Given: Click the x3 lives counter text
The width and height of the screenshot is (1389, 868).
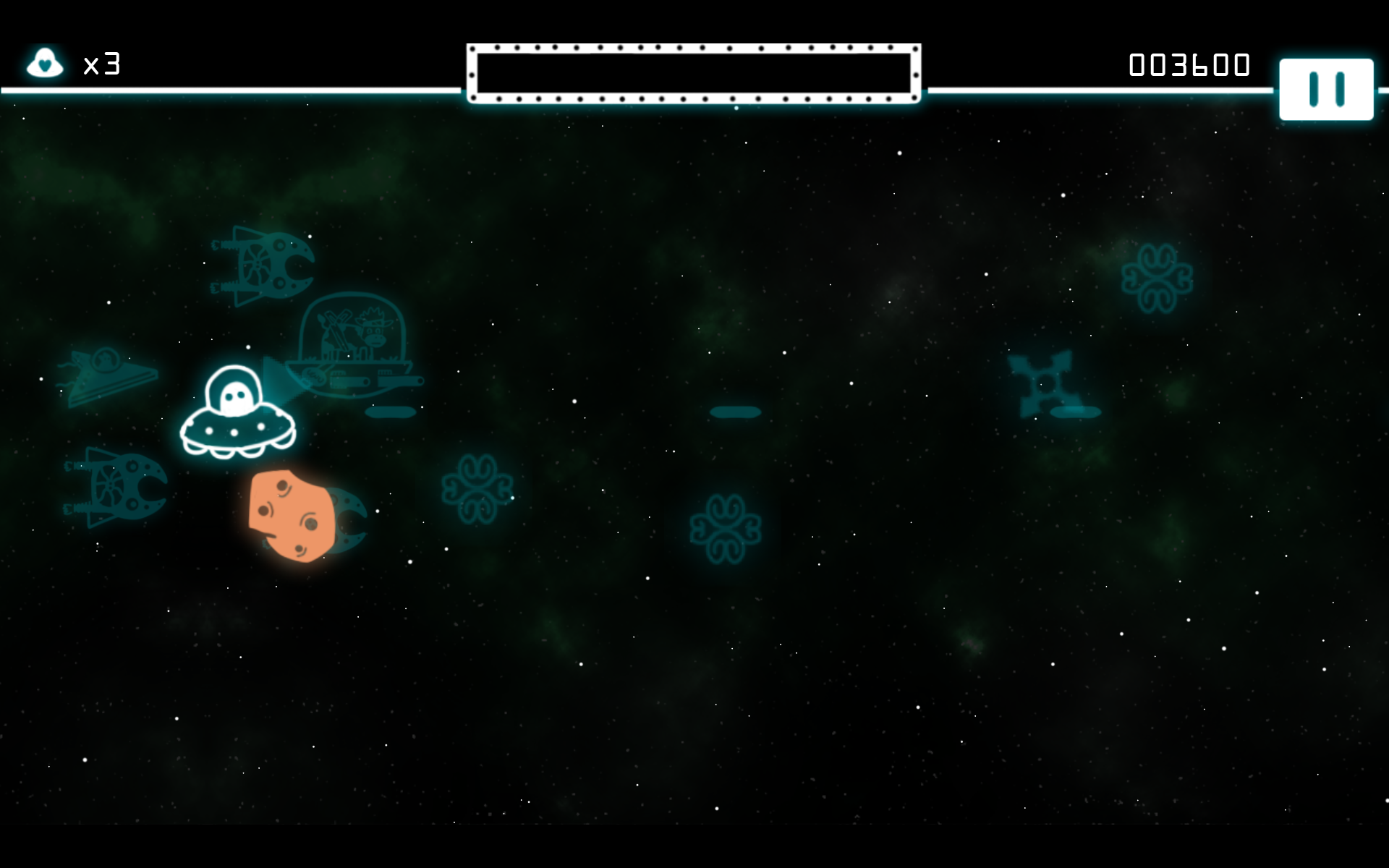Looking at the screenshot, I should pos(101,65).
